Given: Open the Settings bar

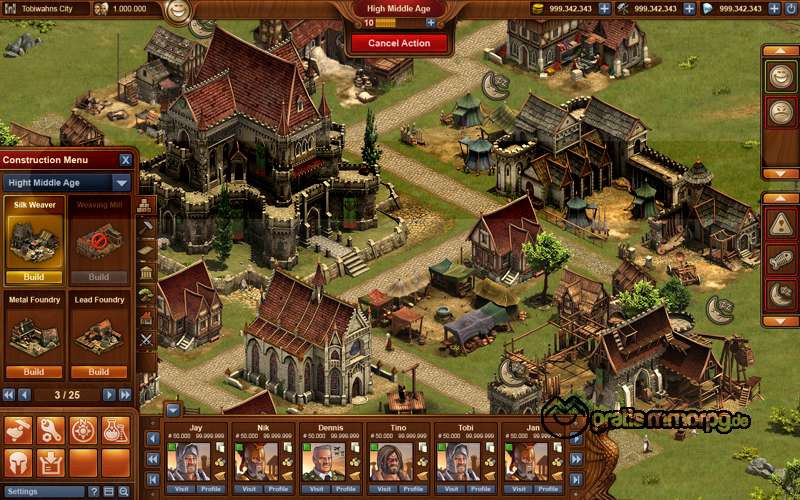Looking at the screenshot, I should tap(43, 492).
